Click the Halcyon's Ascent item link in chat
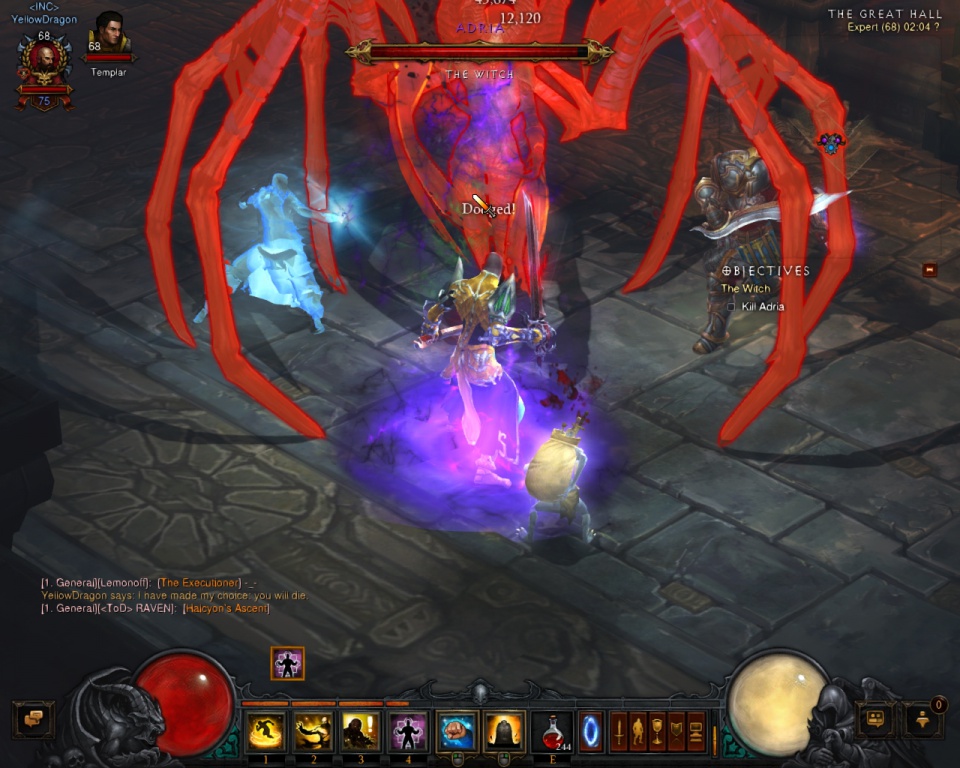Image resolution: width=960 pixels, height=768 pixels. click(226, 608)
